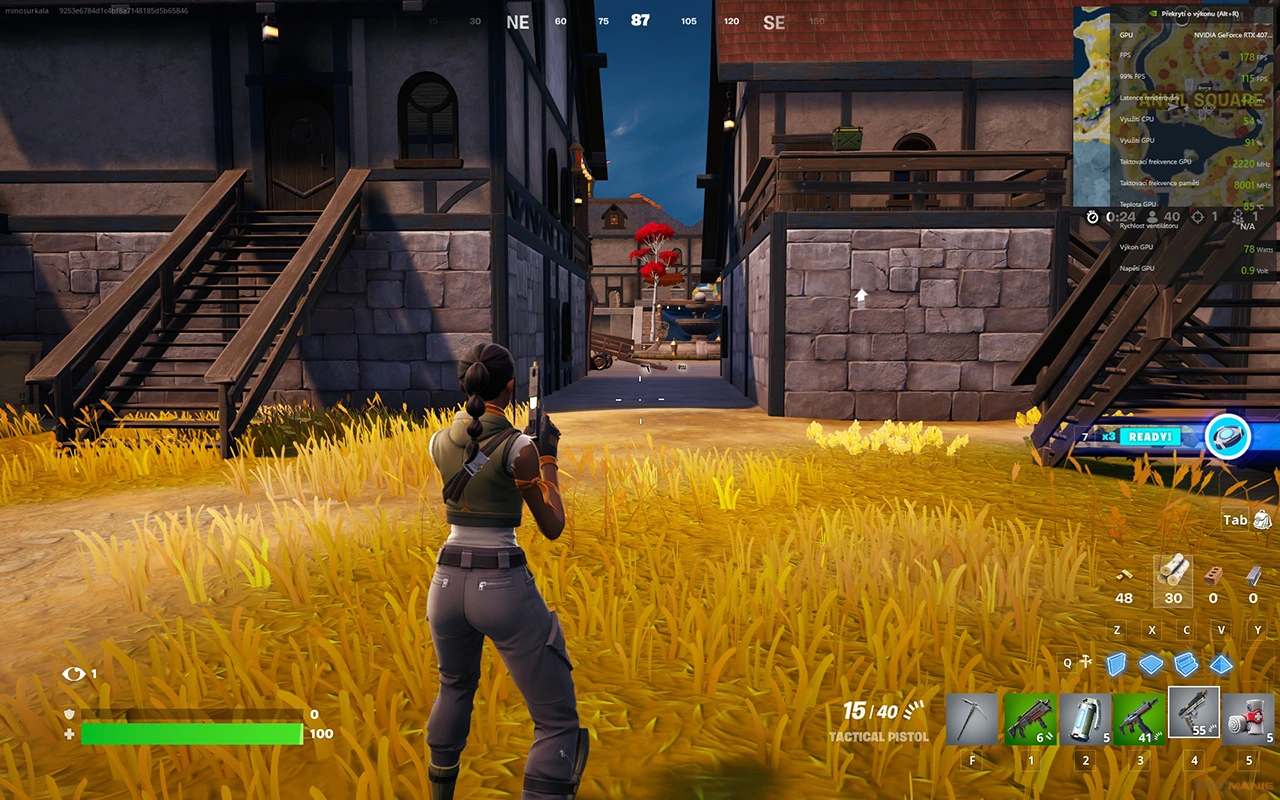Activate the glowing blue ability marked READY

coord(1227,437)
